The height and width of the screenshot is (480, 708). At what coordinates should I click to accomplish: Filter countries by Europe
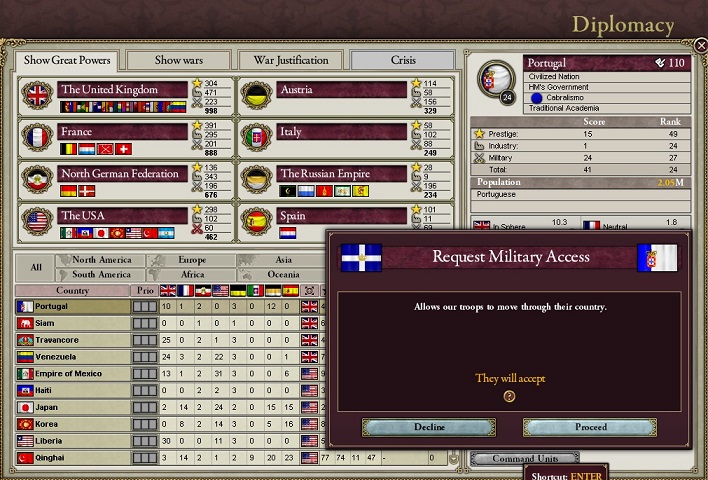[x=190, y=260]
